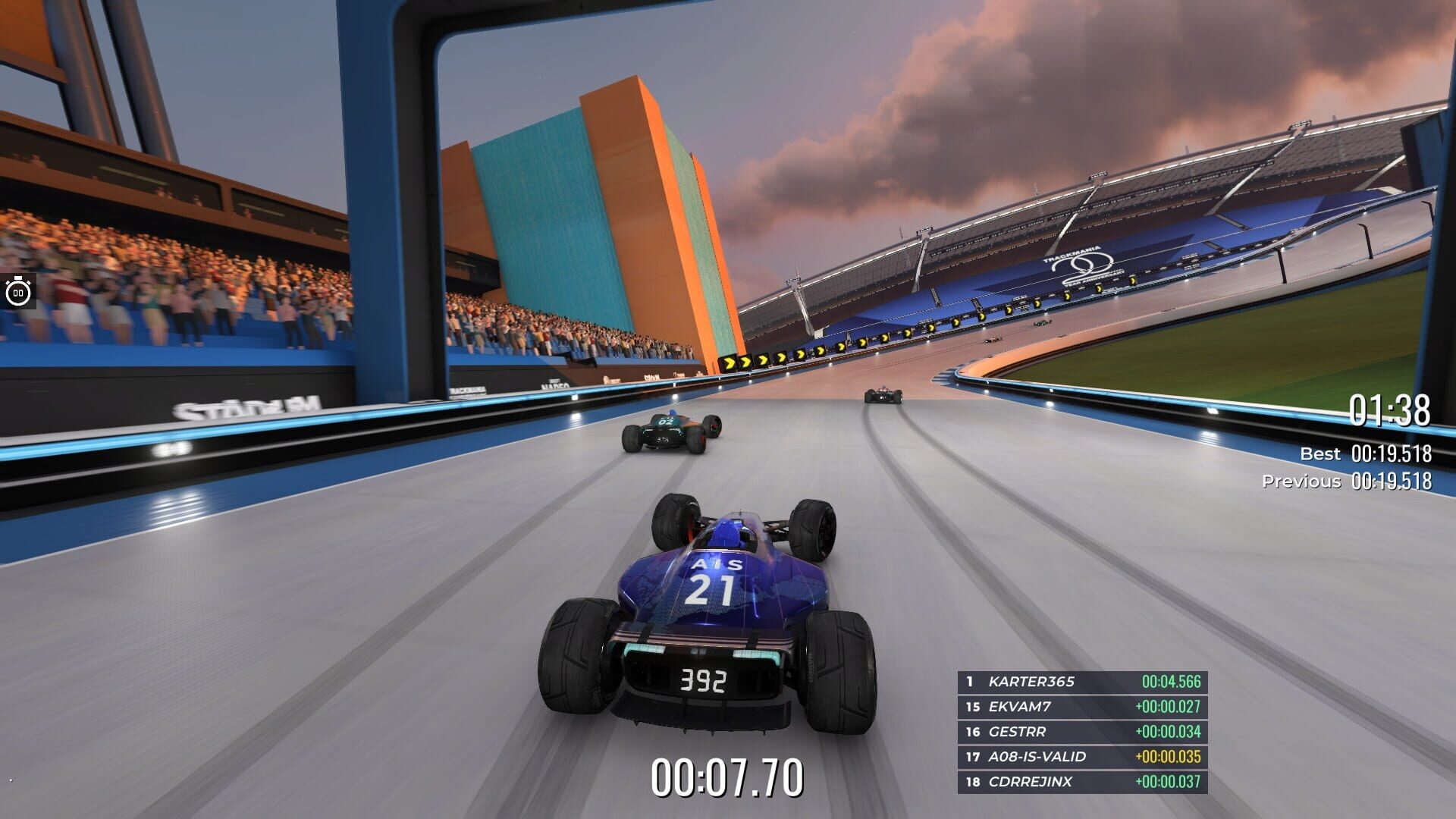The width and height of the screenshot is (1456, 819).
Task: Select EKVAM7 in the standings list
Action: (x=1020, y=708)
